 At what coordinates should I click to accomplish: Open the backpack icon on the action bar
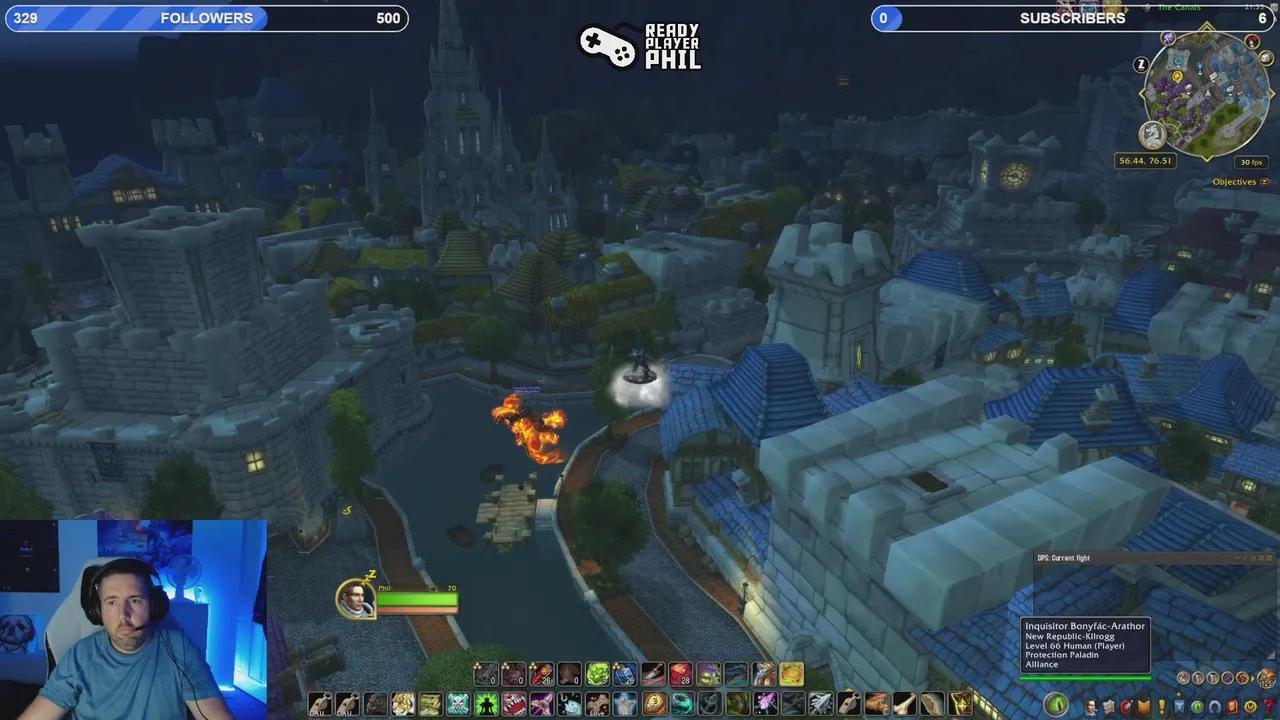[1266, 678]
